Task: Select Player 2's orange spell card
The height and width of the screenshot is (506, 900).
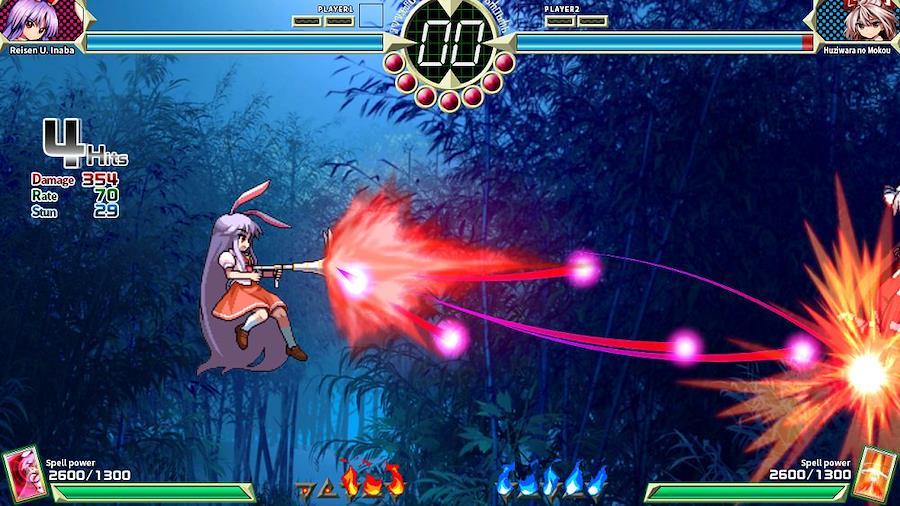Action: pos(875,472)
